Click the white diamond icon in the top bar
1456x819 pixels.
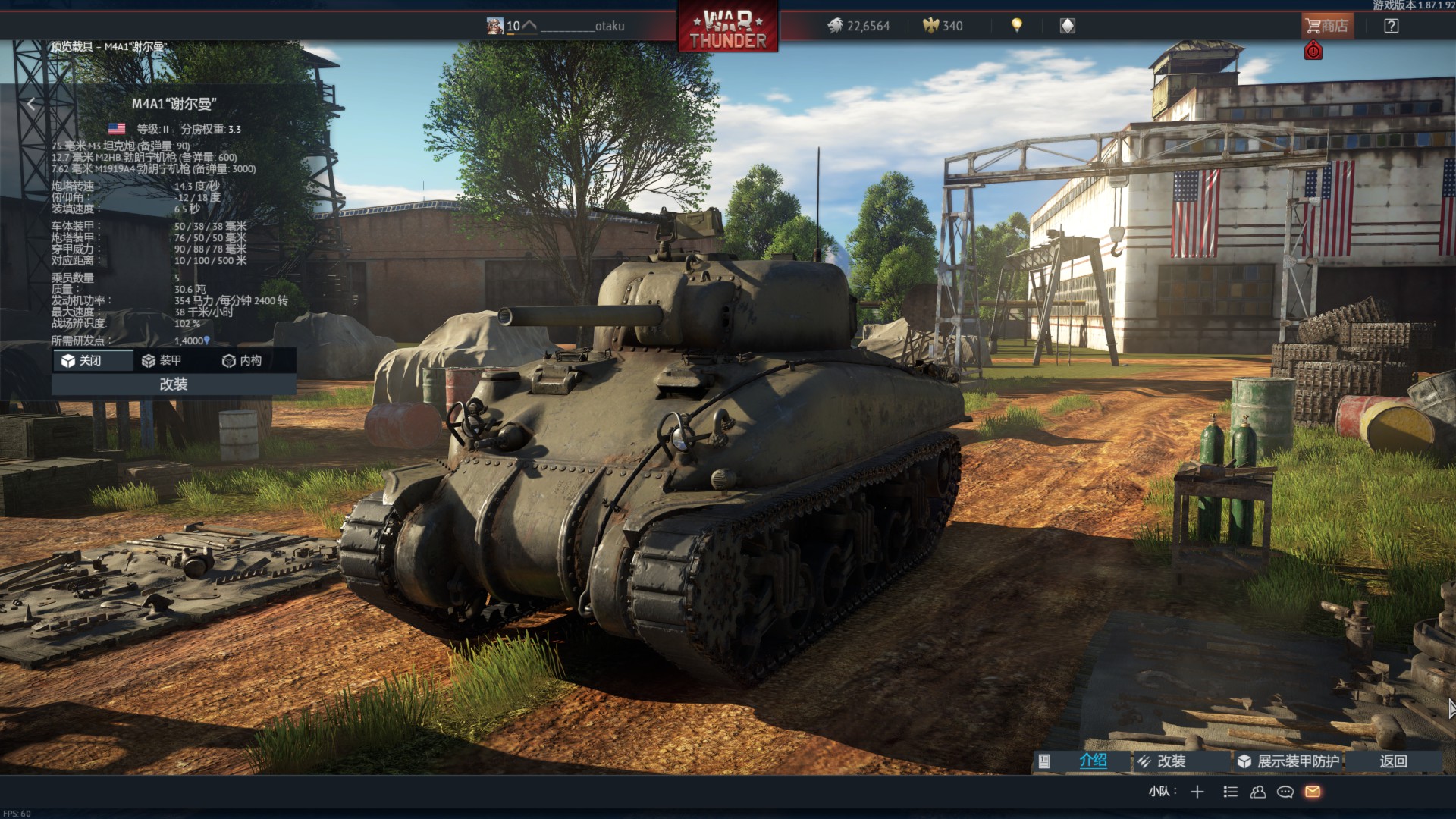click(x=1067, y=26)
